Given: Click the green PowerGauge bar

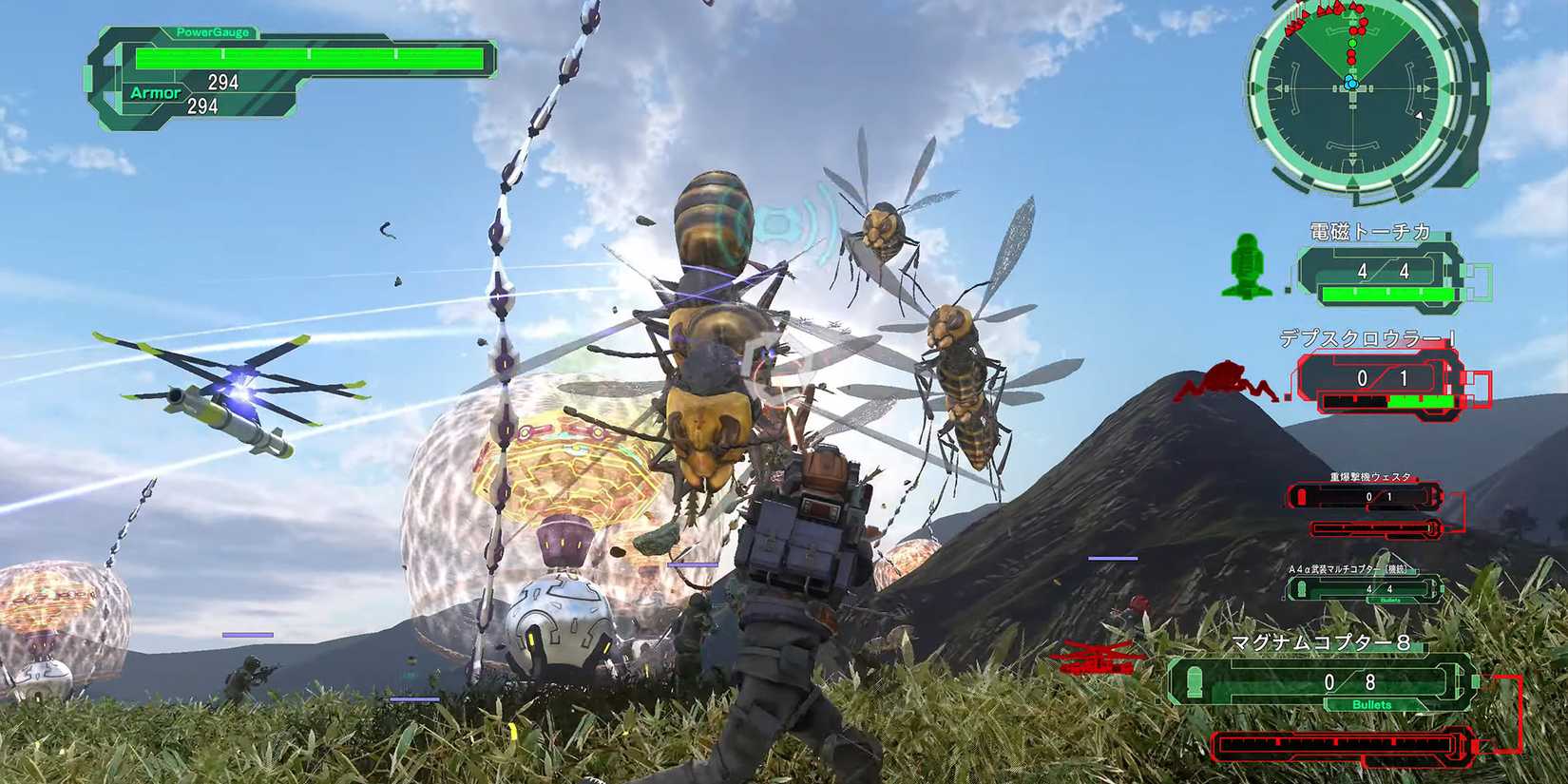Looking at the screenshot, I should tap(314, 57).
